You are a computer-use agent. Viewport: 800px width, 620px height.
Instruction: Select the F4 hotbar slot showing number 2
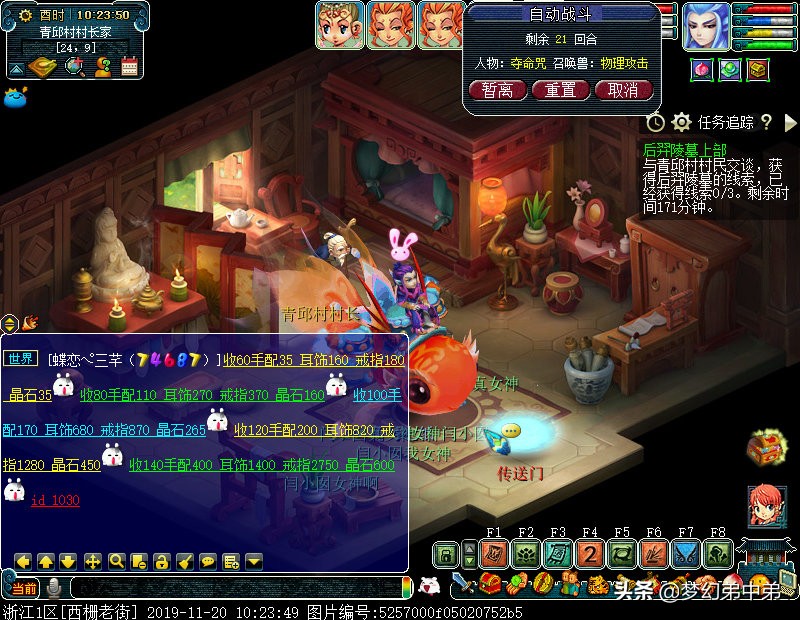[590, 554]
